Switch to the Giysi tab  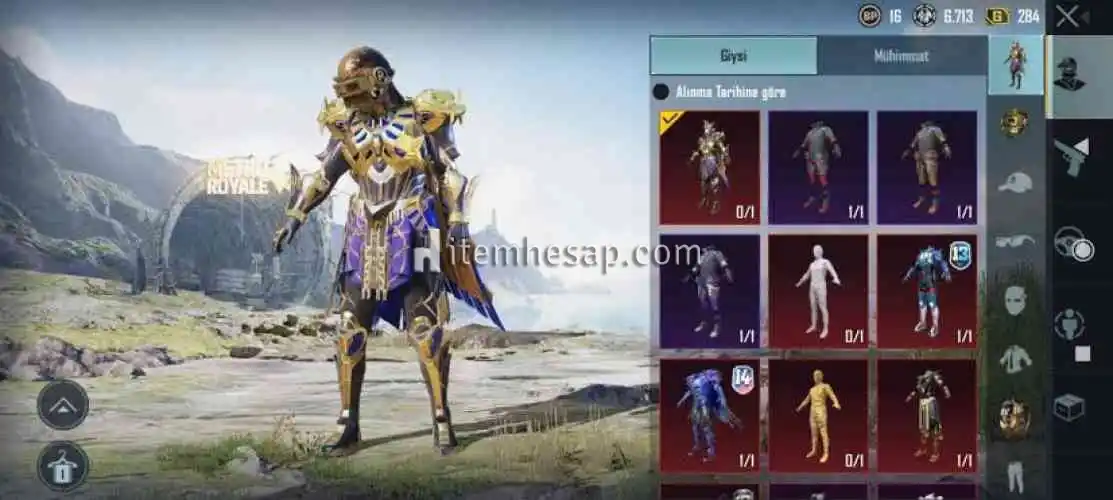click(733, 56)
